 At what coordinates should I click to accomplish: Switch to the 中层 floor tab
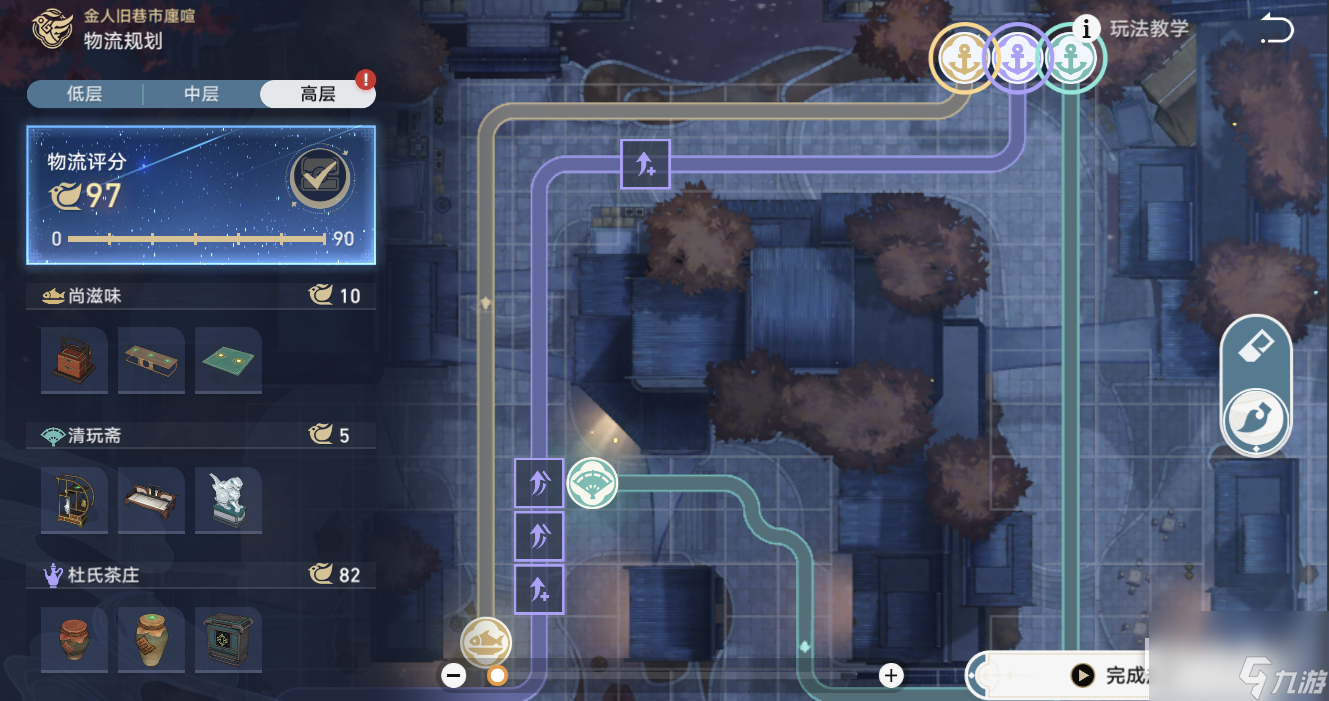coord(201,94)
